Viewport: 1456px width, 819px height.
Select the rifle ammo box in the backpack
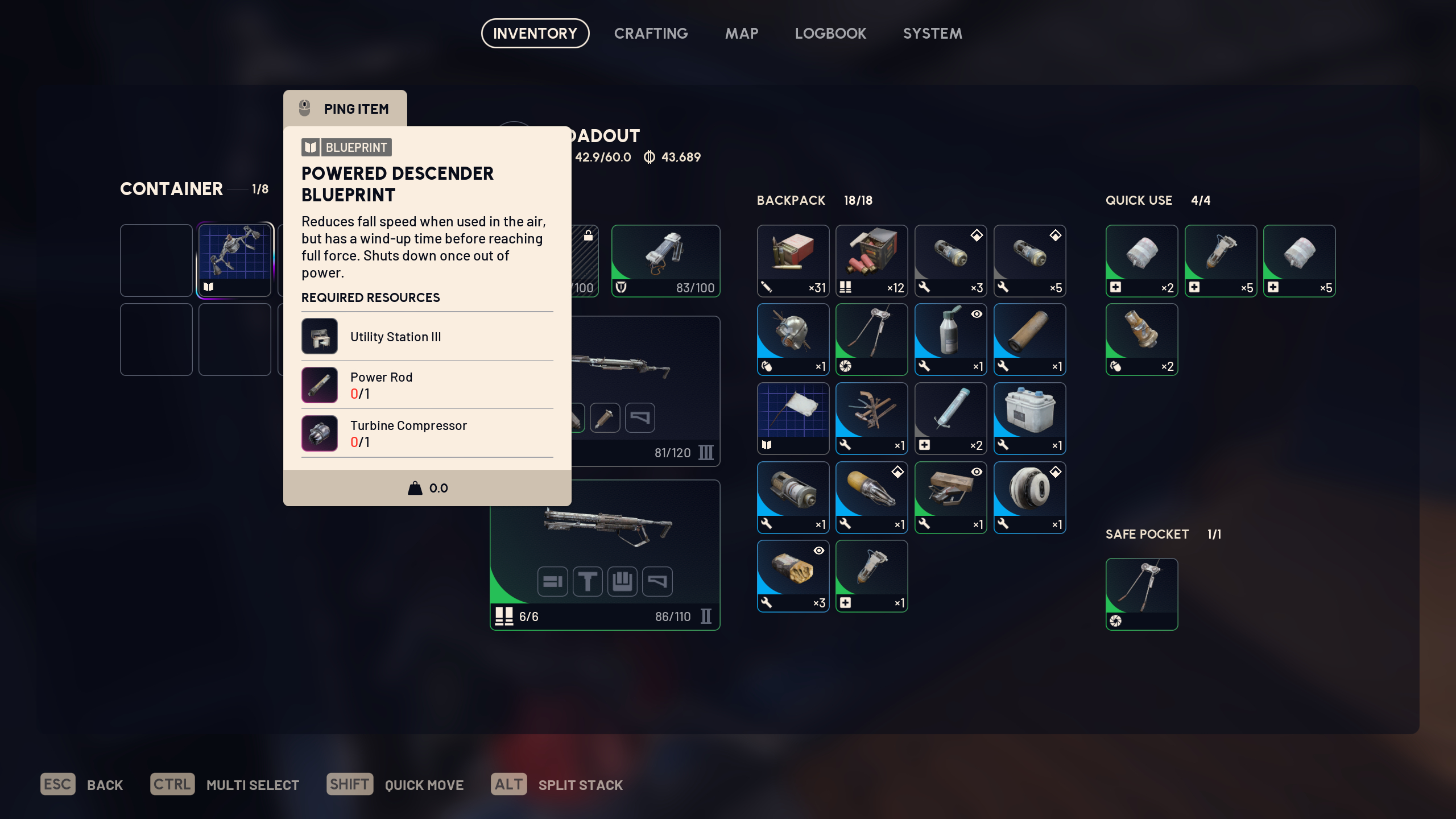[792, 260]
